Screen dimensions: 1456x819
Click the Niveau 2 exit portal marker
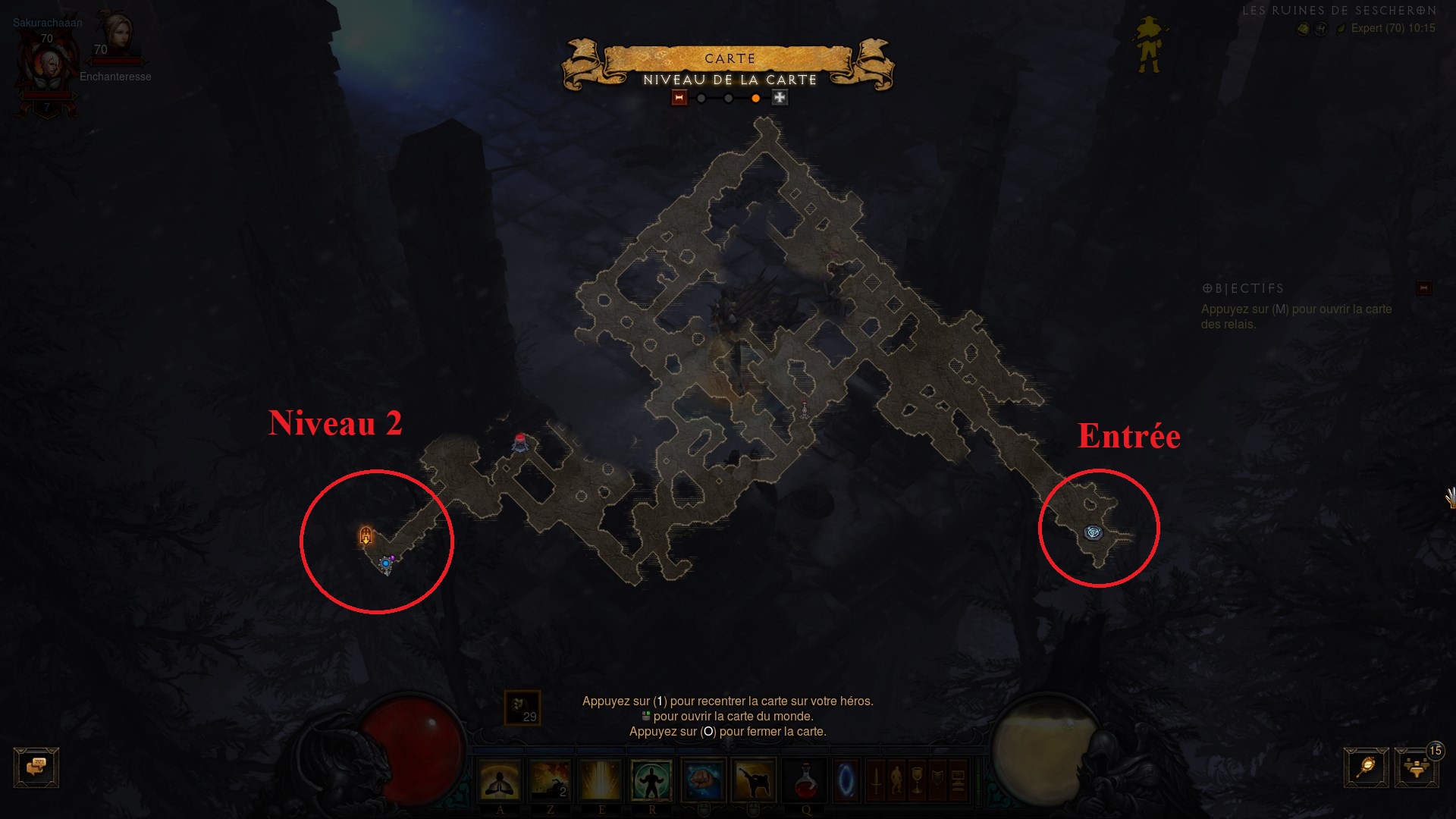point(364,535)
